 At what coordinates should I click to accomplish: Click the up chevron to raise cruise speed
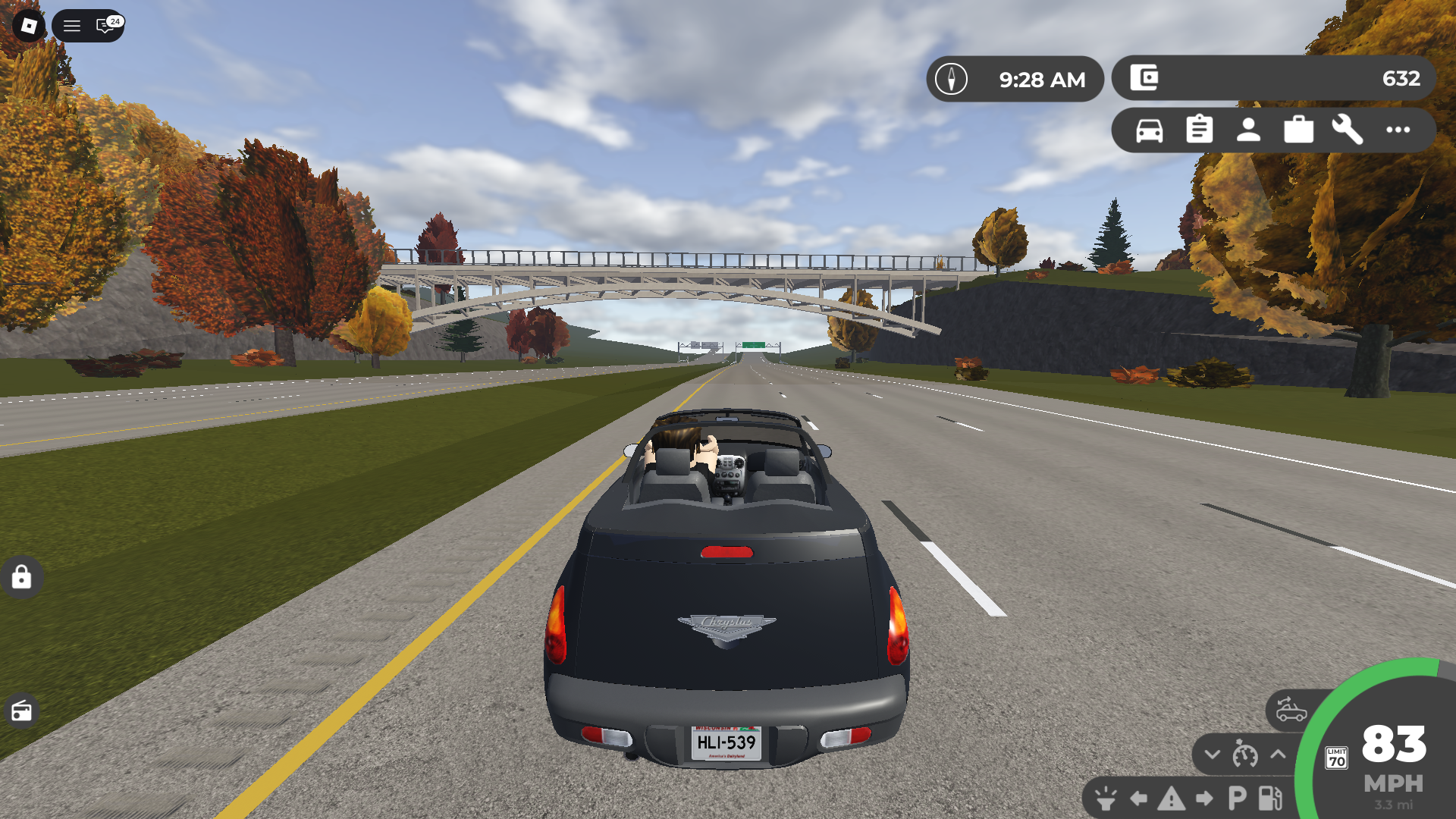pos(1278,755)
